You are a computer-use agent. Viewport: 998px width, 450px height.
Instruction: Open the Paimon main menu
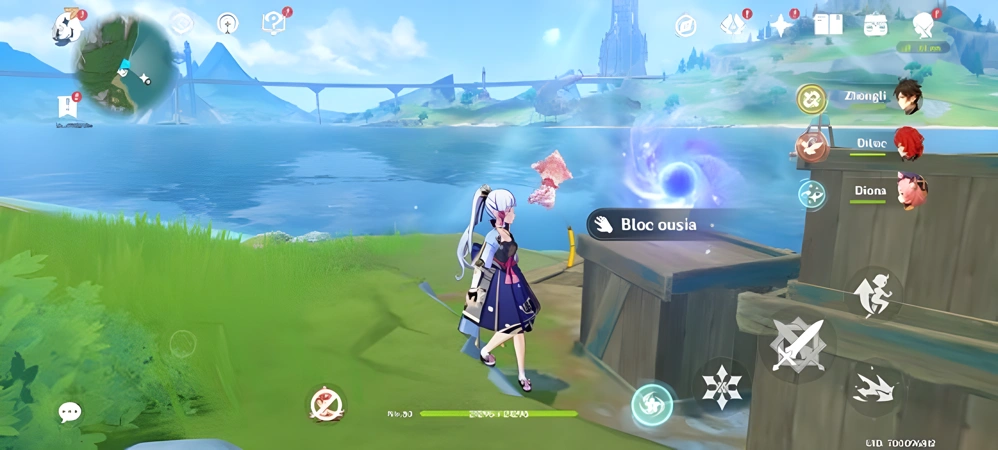[x=67, y=27]
